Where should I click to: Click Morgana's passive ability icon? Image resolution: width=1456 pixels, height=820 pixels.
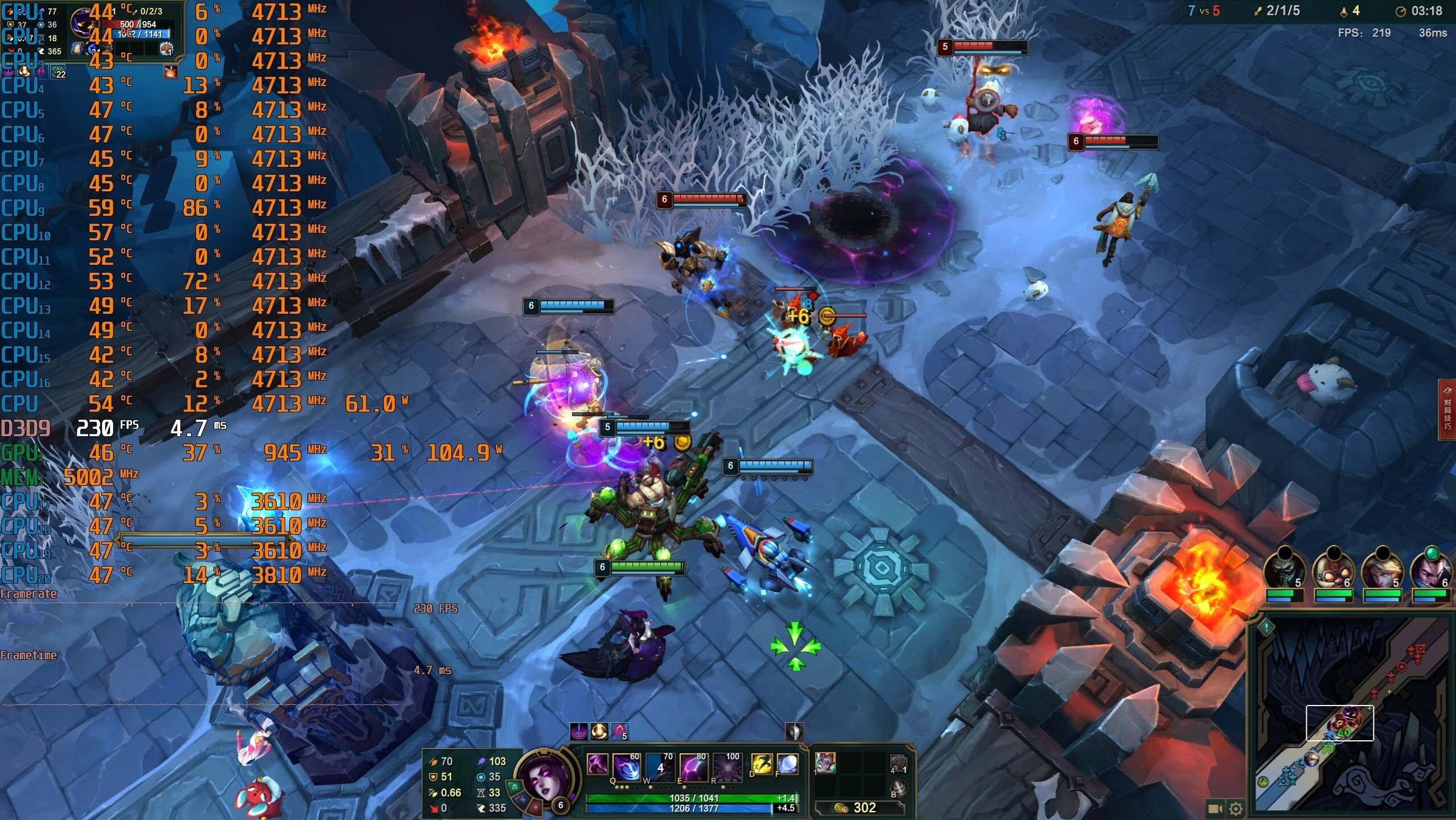coord(597,765)
